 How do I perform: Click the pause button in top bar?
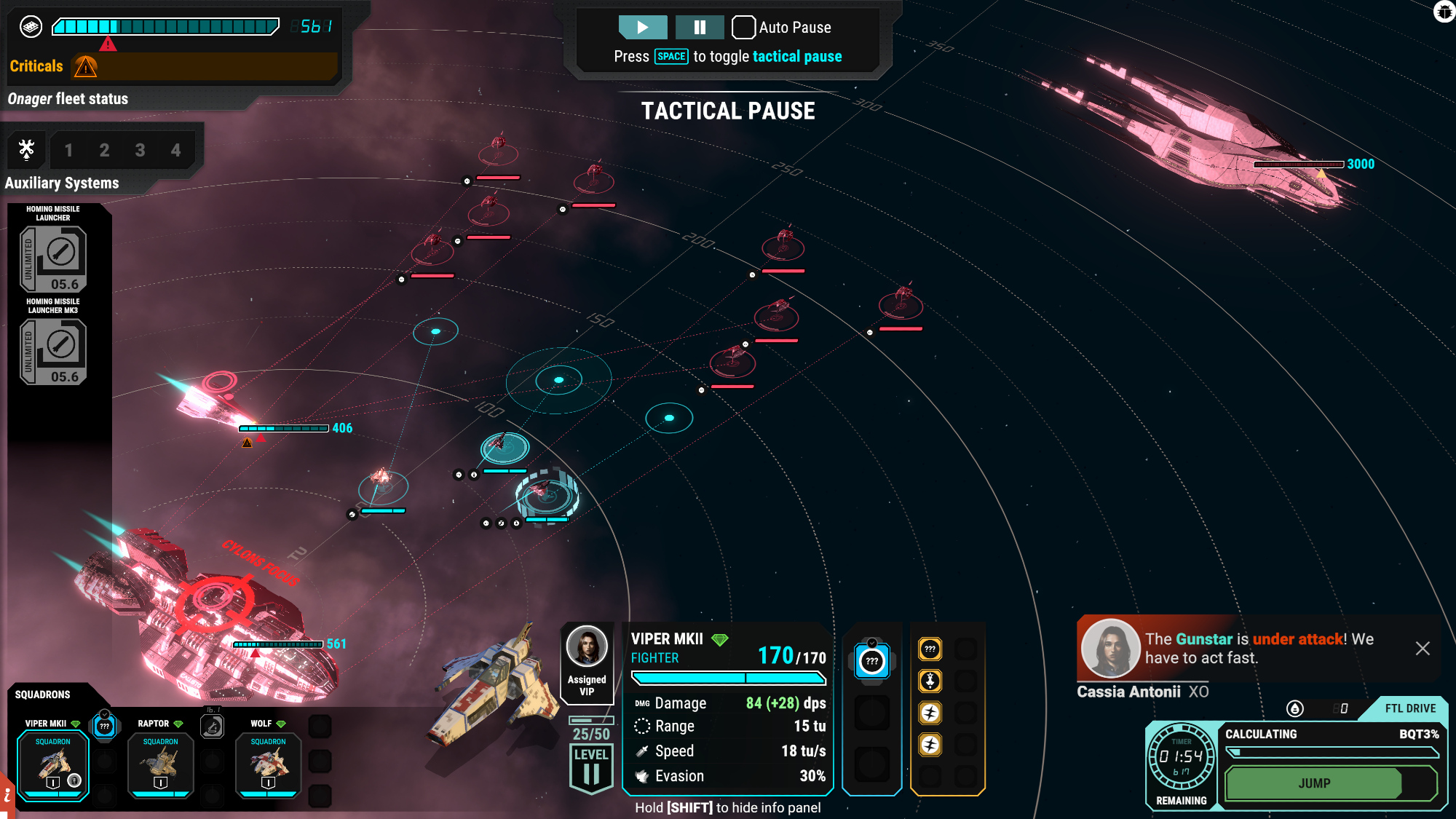[699, 28]
